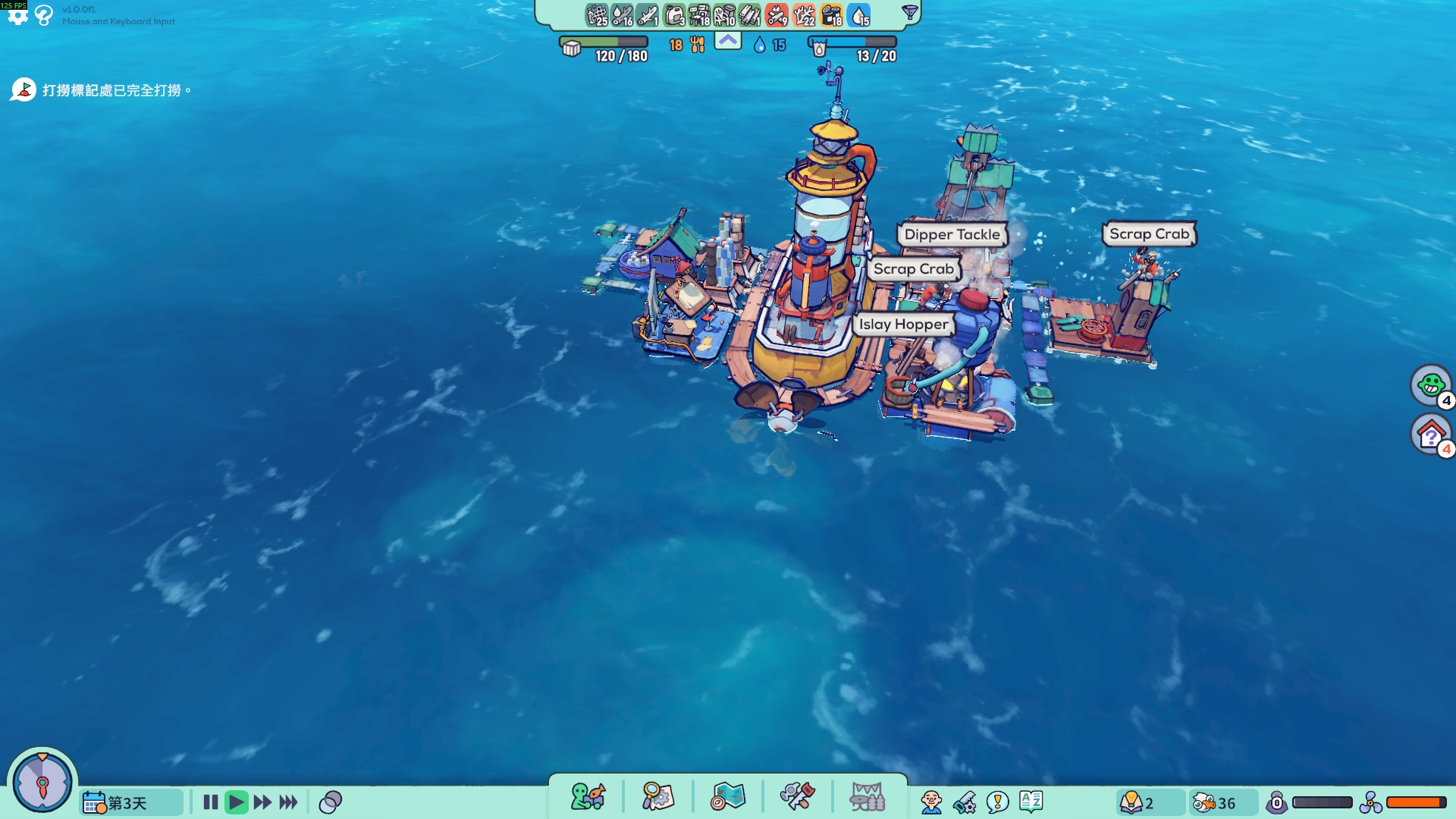Set game to normal play speed
Image resolution: width=1456 pixels, height=819 pixels.
click(236, 802)
